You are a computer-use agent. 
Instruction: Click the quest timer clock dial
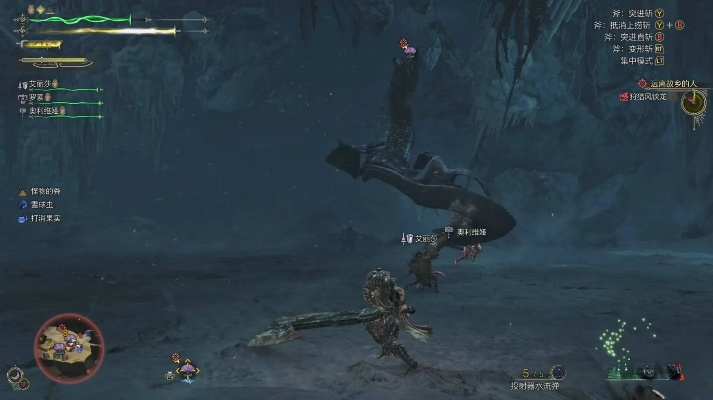[x=692, y=102]
